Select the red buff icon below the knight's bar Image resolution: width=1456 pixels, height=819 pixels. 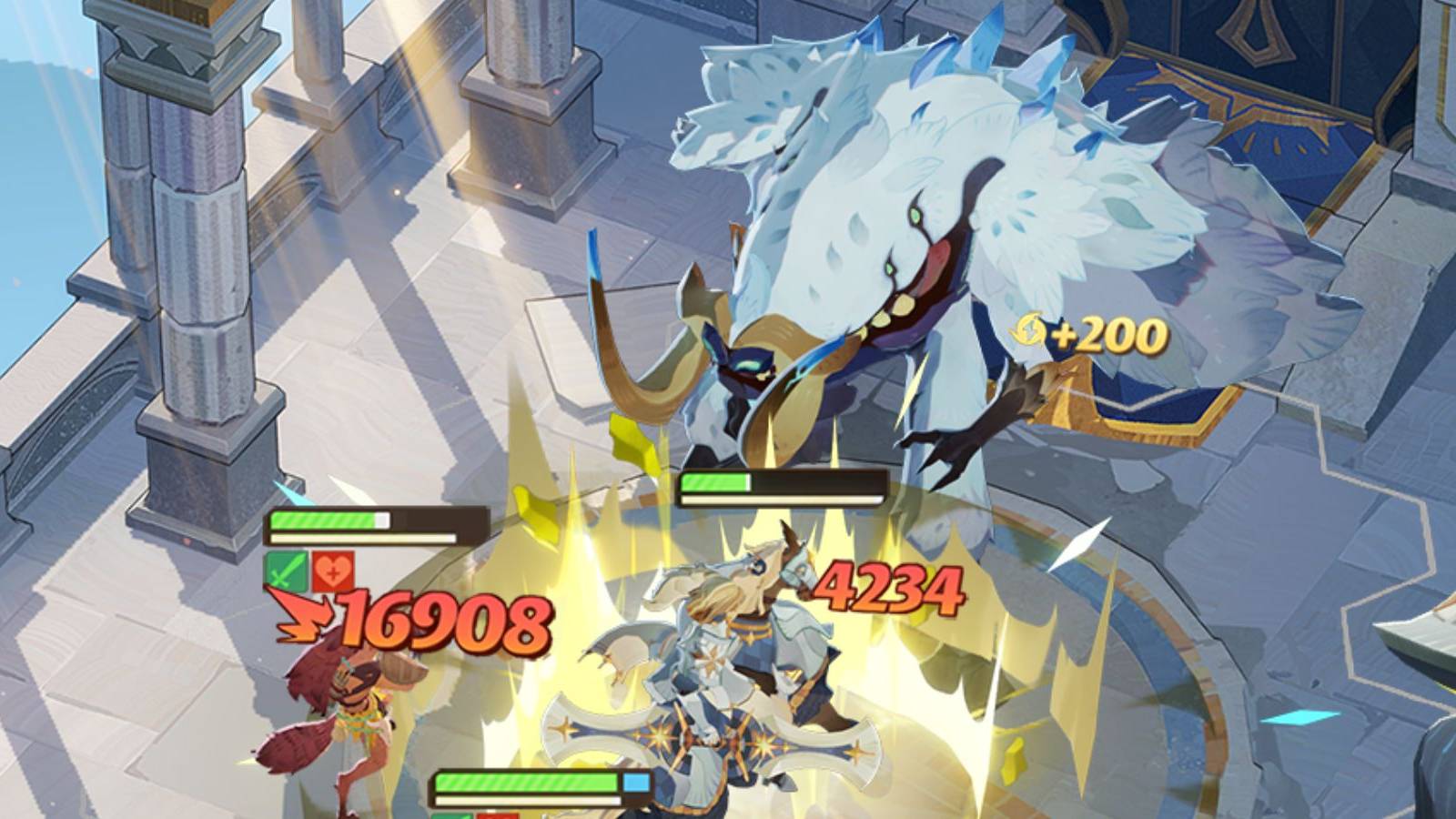(x=496, y=815)
